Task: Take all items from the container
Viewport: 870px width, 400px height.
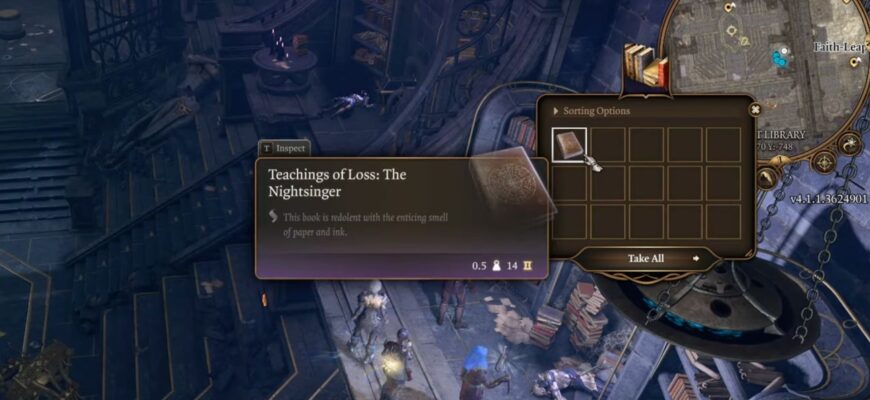Action: coord(645,258)
